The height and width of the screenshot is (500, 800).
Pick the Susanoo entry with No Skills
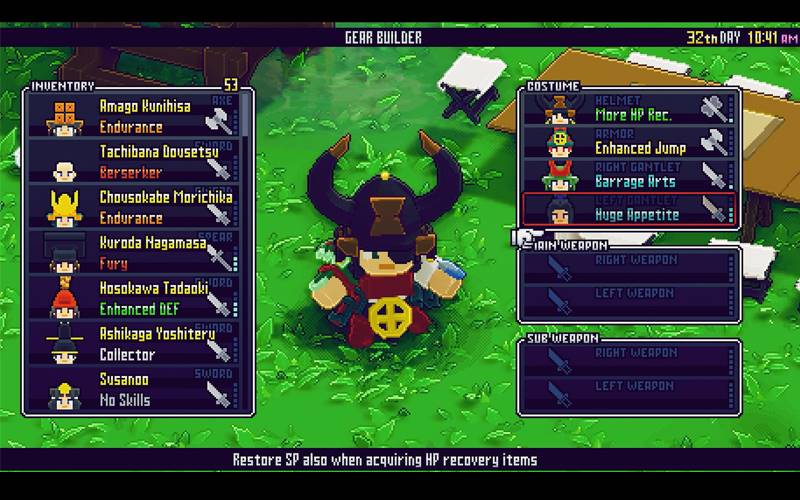click(135, 390)
